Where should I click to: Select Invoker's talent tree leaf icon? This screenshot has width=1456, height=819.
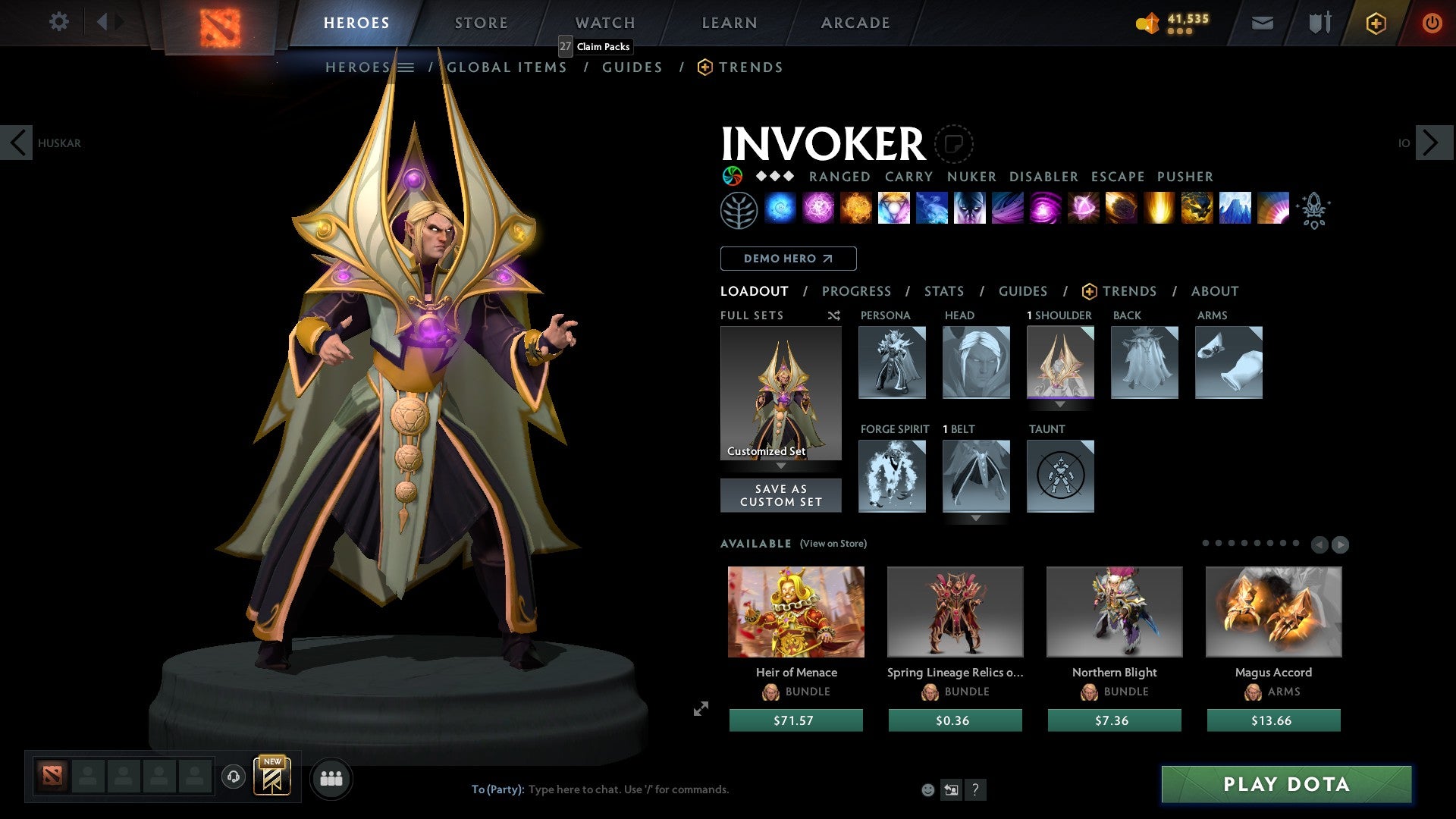pyautogui.click(x=739, y=209)
